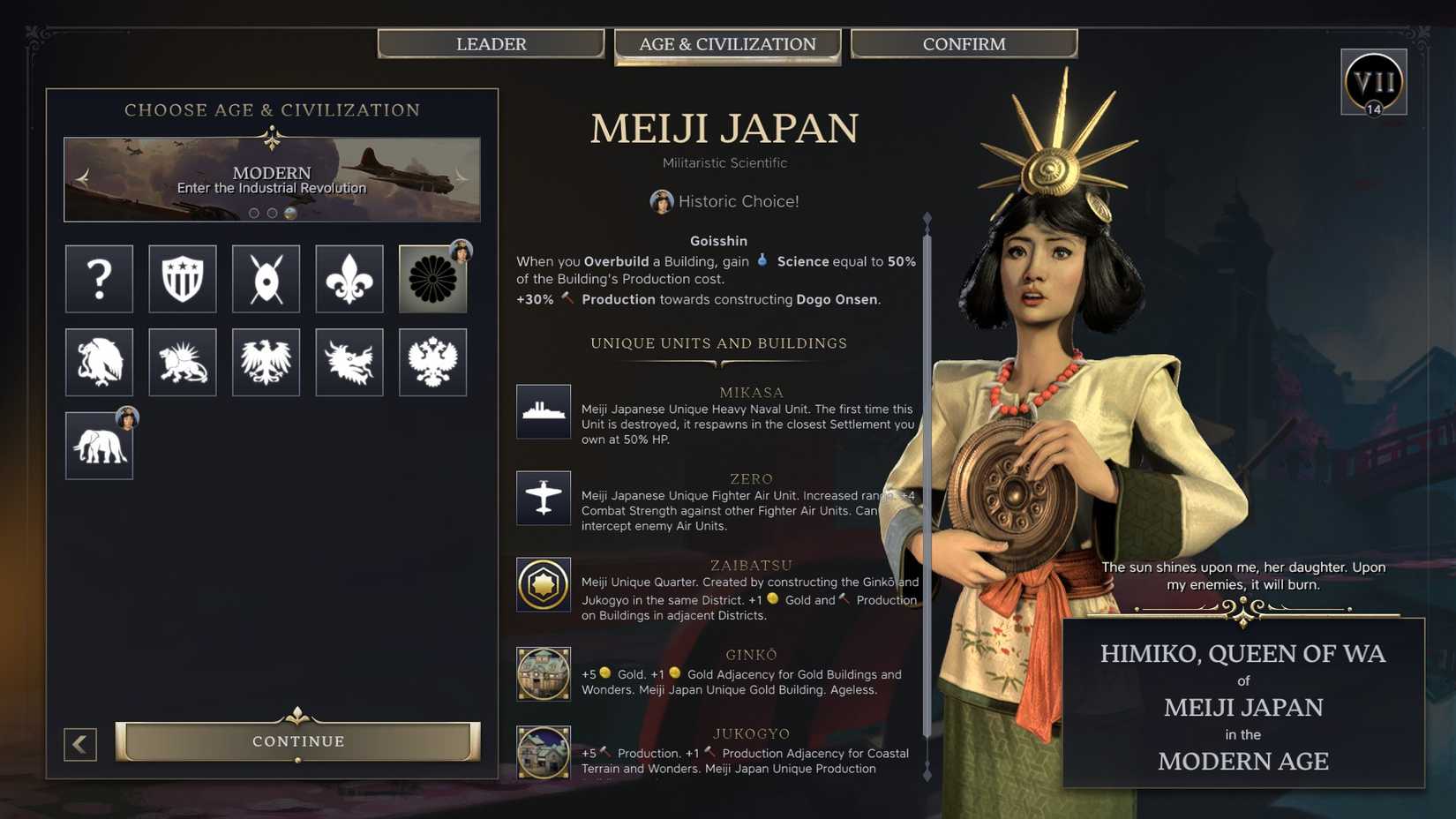The height and width of the screenshot is (819, 1456).
Task: Click the left arrow on the Modern age banner
Action: pyautogui.click(x=82, y=177)
